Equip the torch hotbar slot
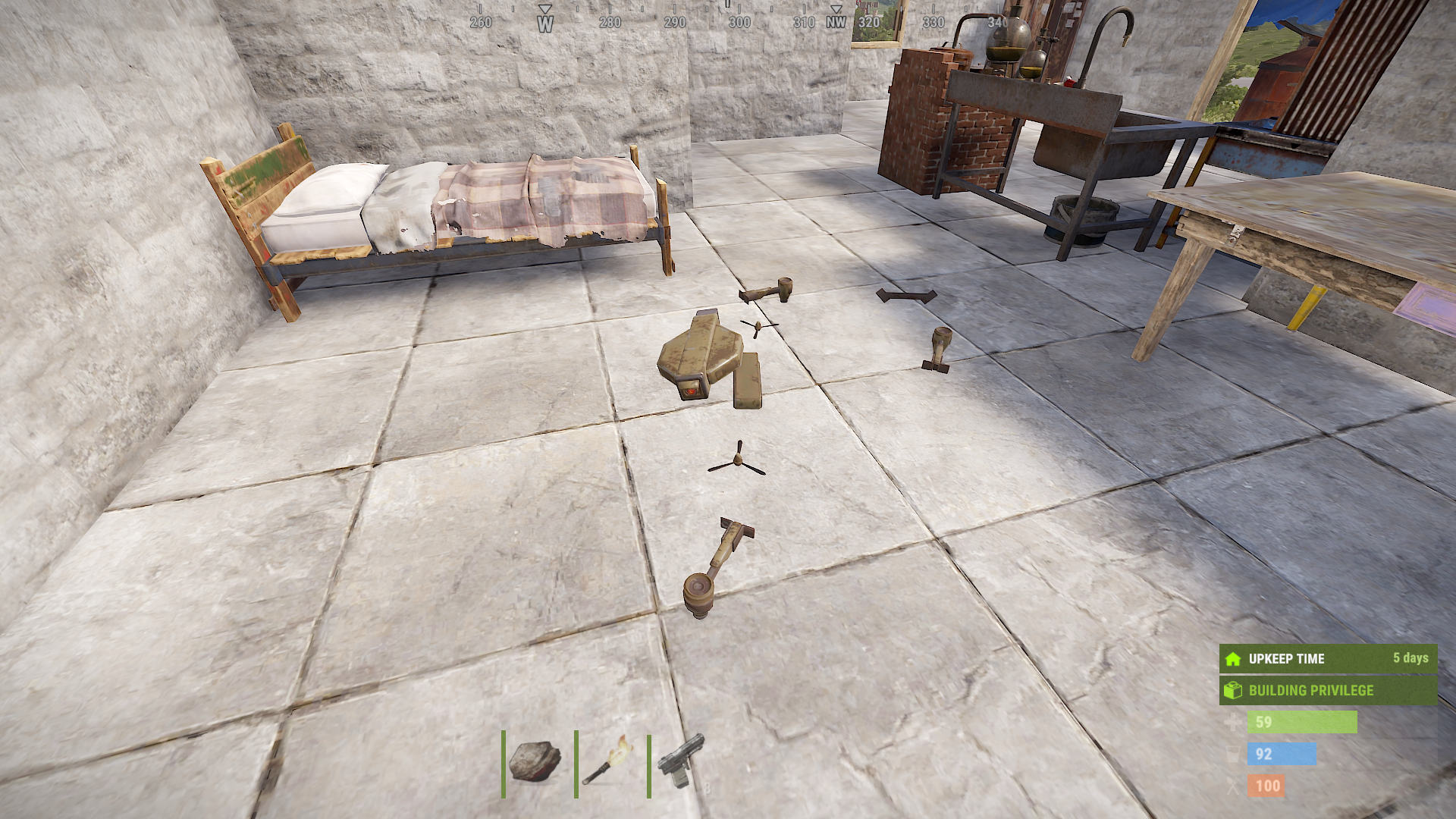The width and height of the screenshot is (1456, 819). pos(609,762)
